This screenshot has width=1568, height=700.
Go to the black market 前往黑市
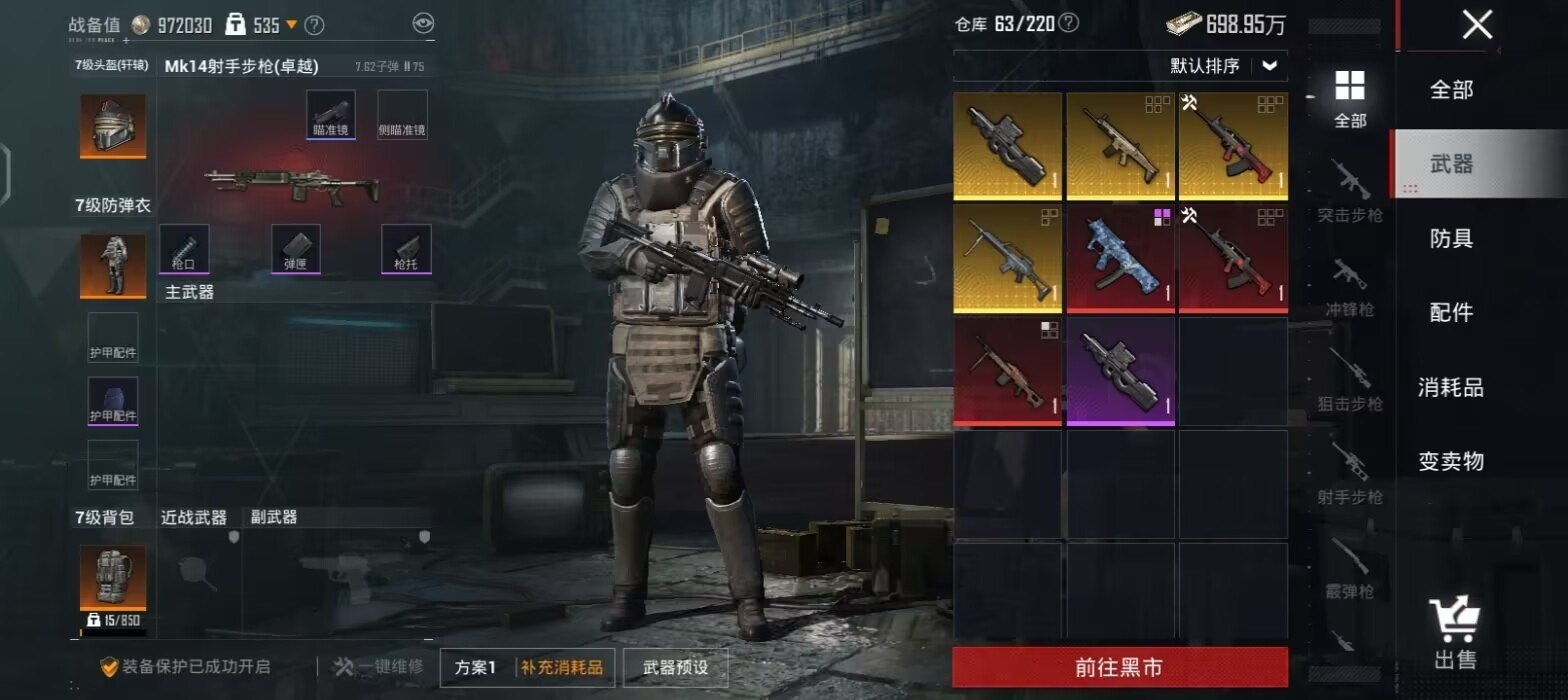point(1119,667)
